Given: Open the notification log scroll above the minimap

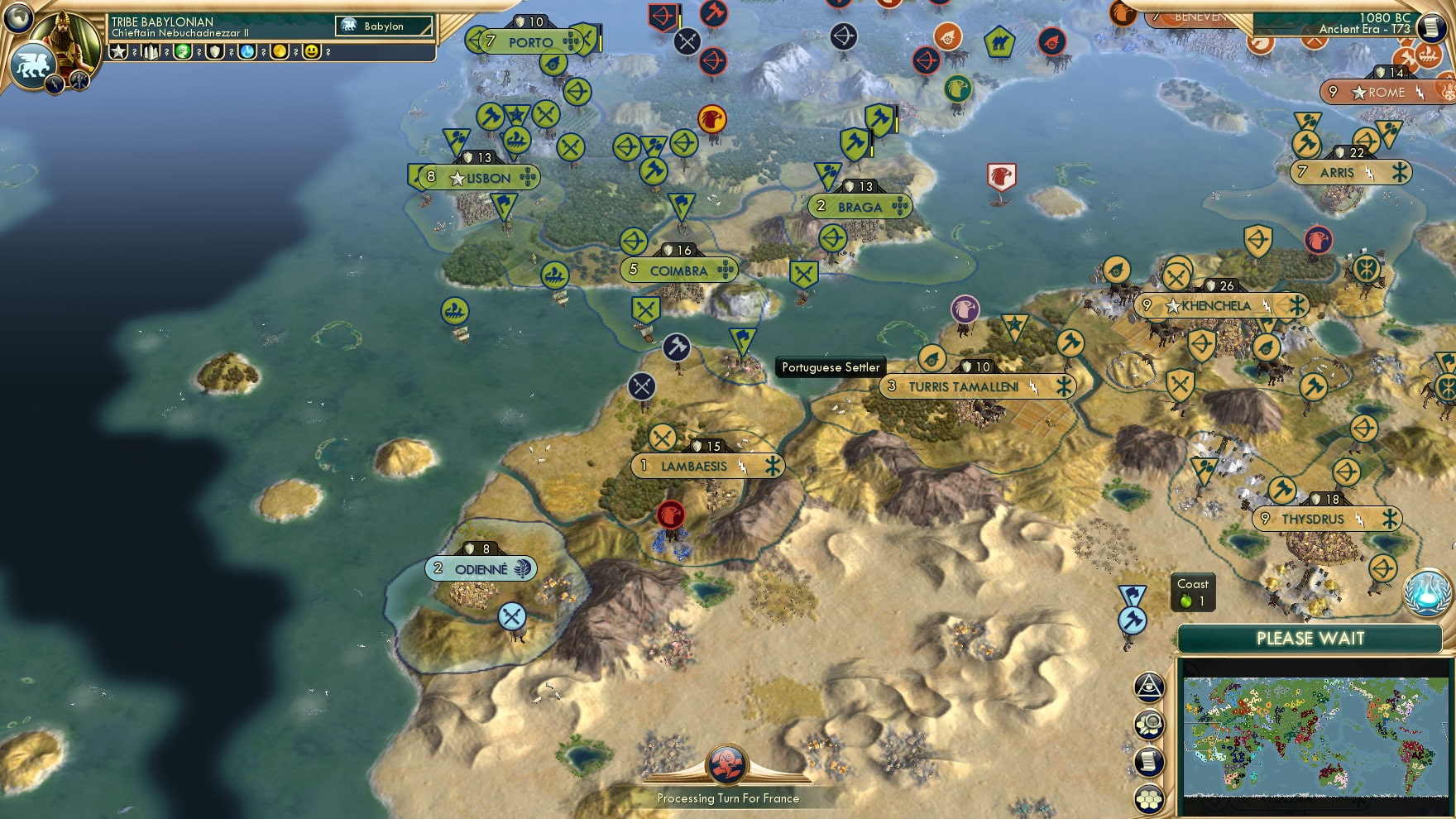Looking at the screenshot, I should 1148,759.
